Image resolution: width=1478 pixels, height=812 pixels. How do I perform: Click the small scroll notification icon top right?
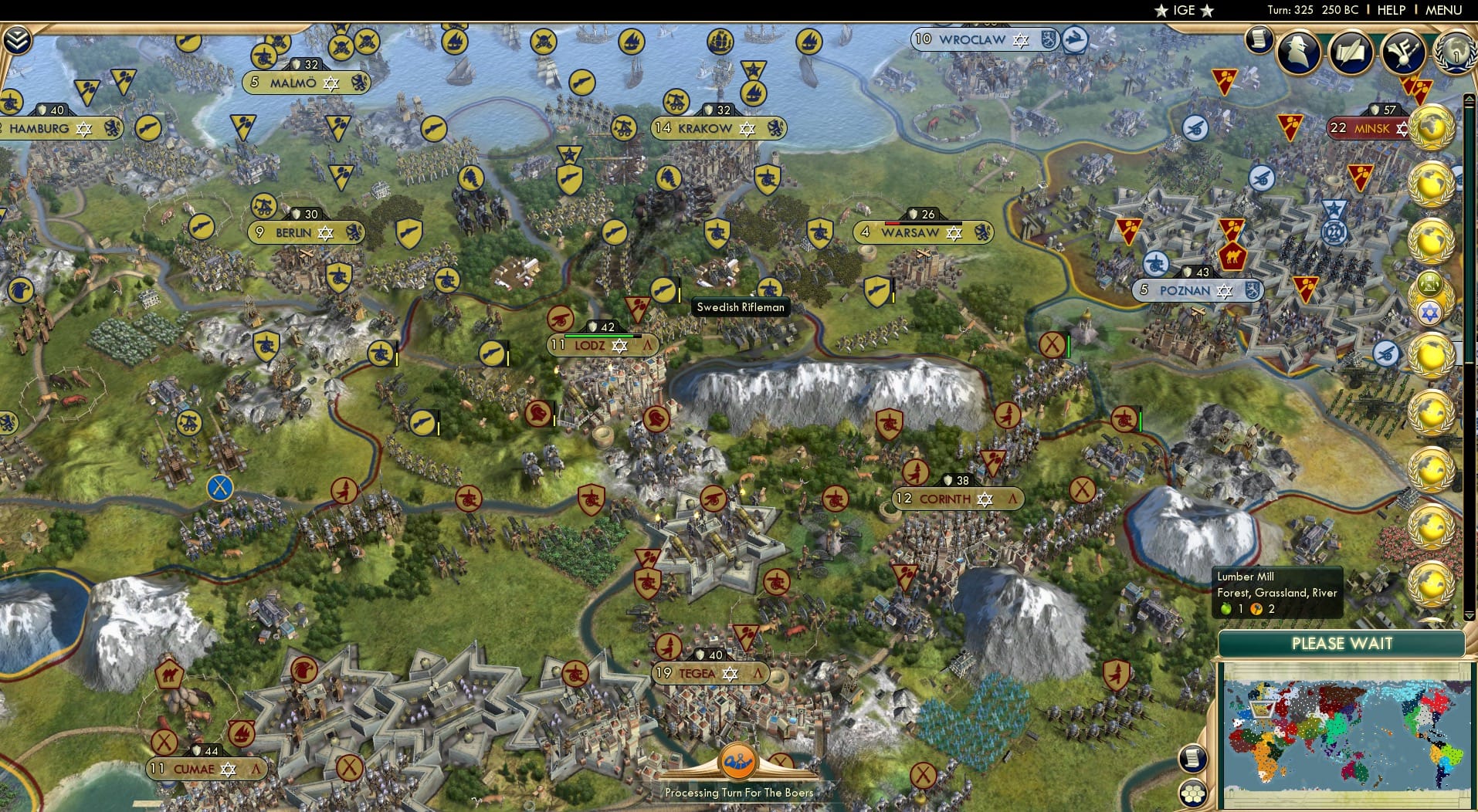1257,37
